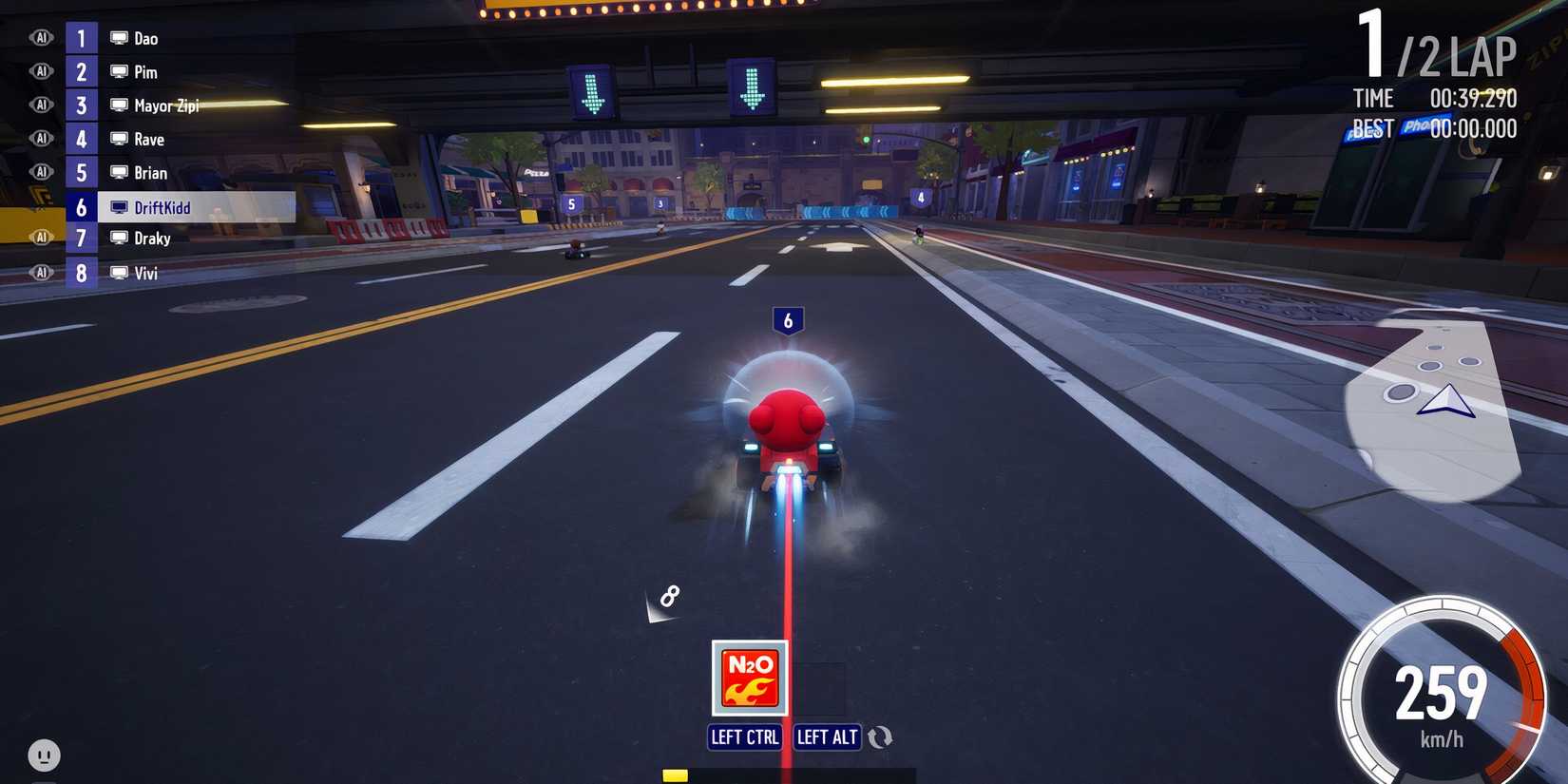
Task: Select Rave on the leaderboard
Action: click(x=147, y=139)
